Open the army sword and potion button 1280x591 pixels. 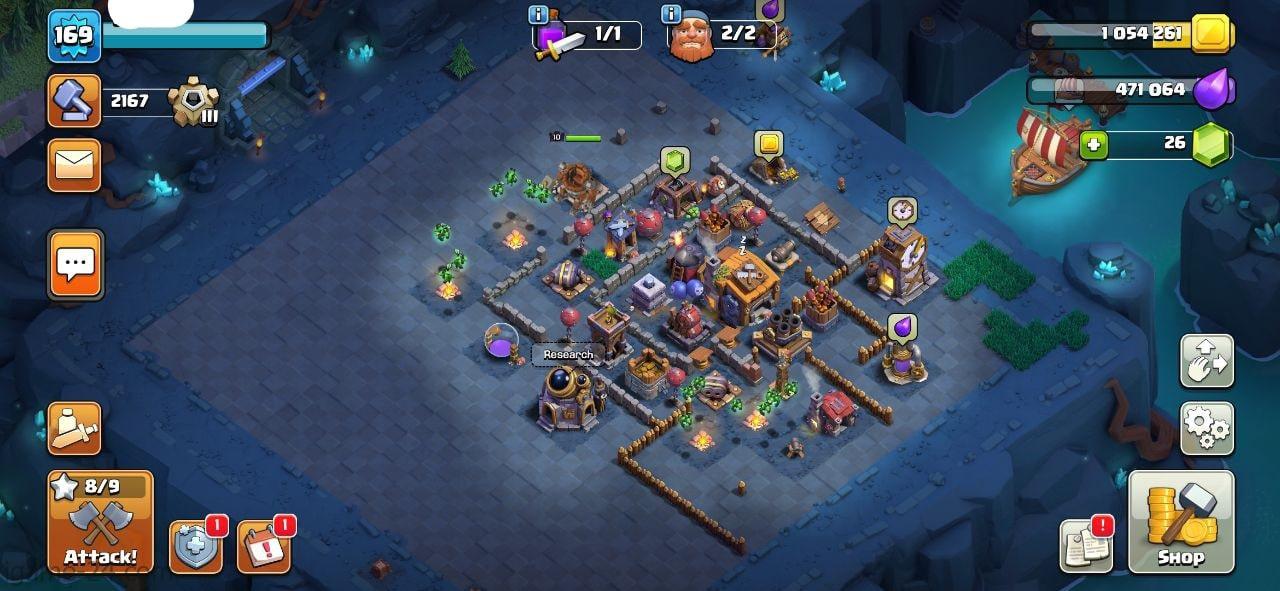(x=76, y=429)
